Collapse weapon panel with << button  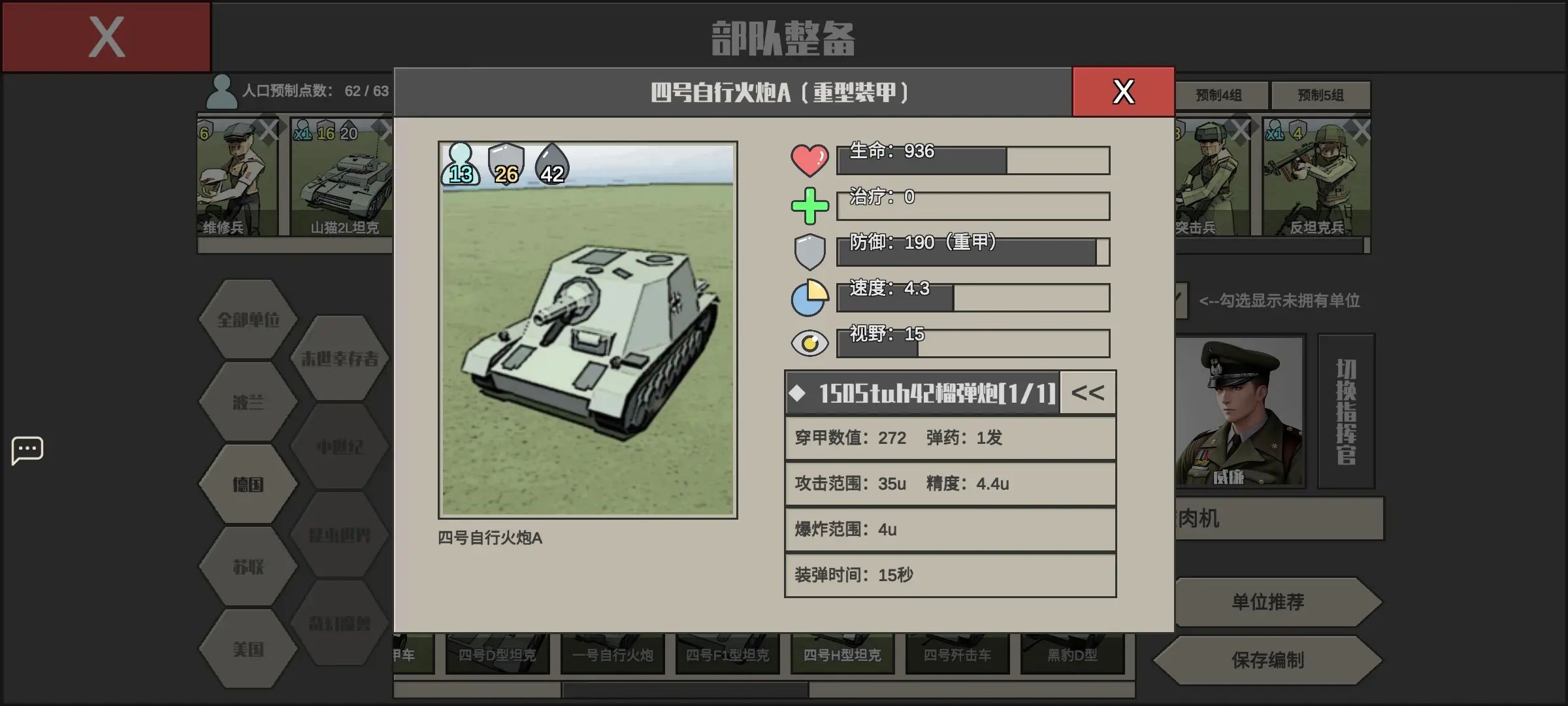click(1087, 392)
